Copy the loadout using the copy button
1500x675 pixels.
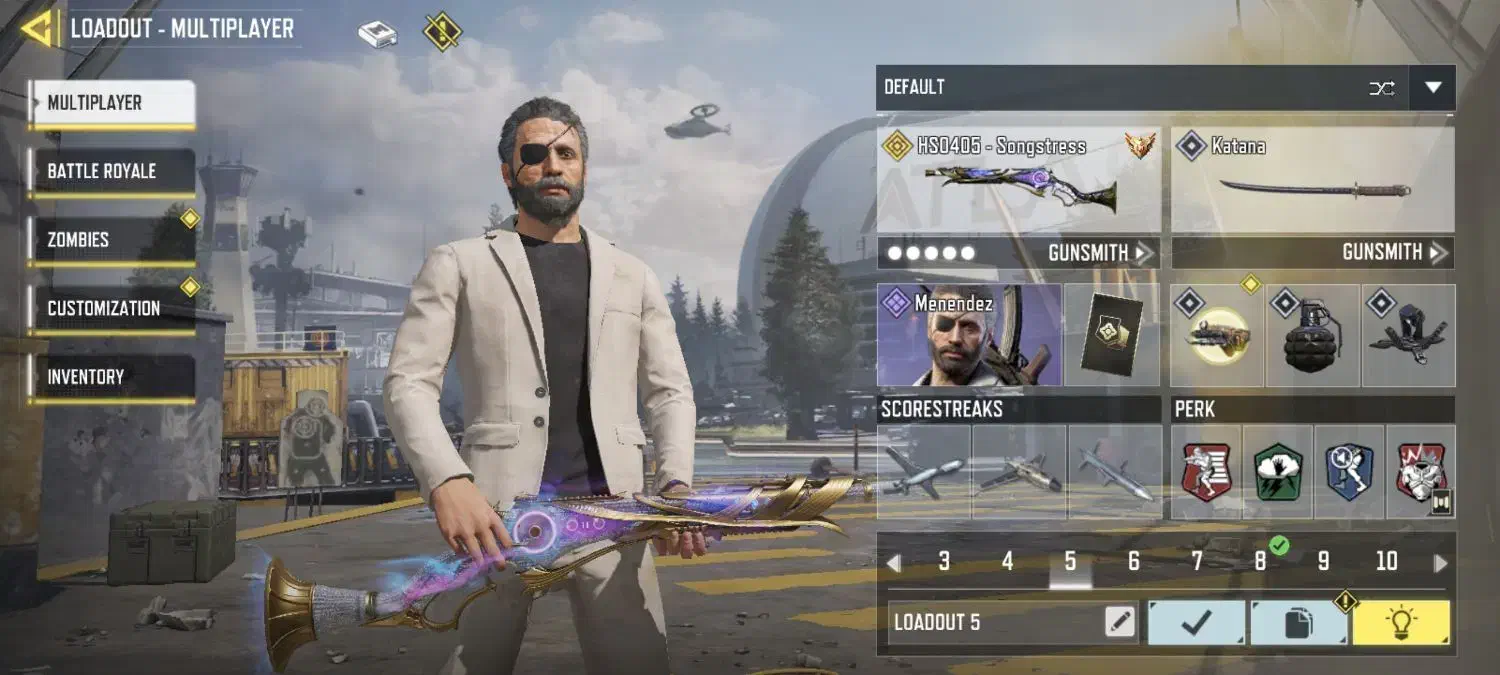pos(1298,622)
